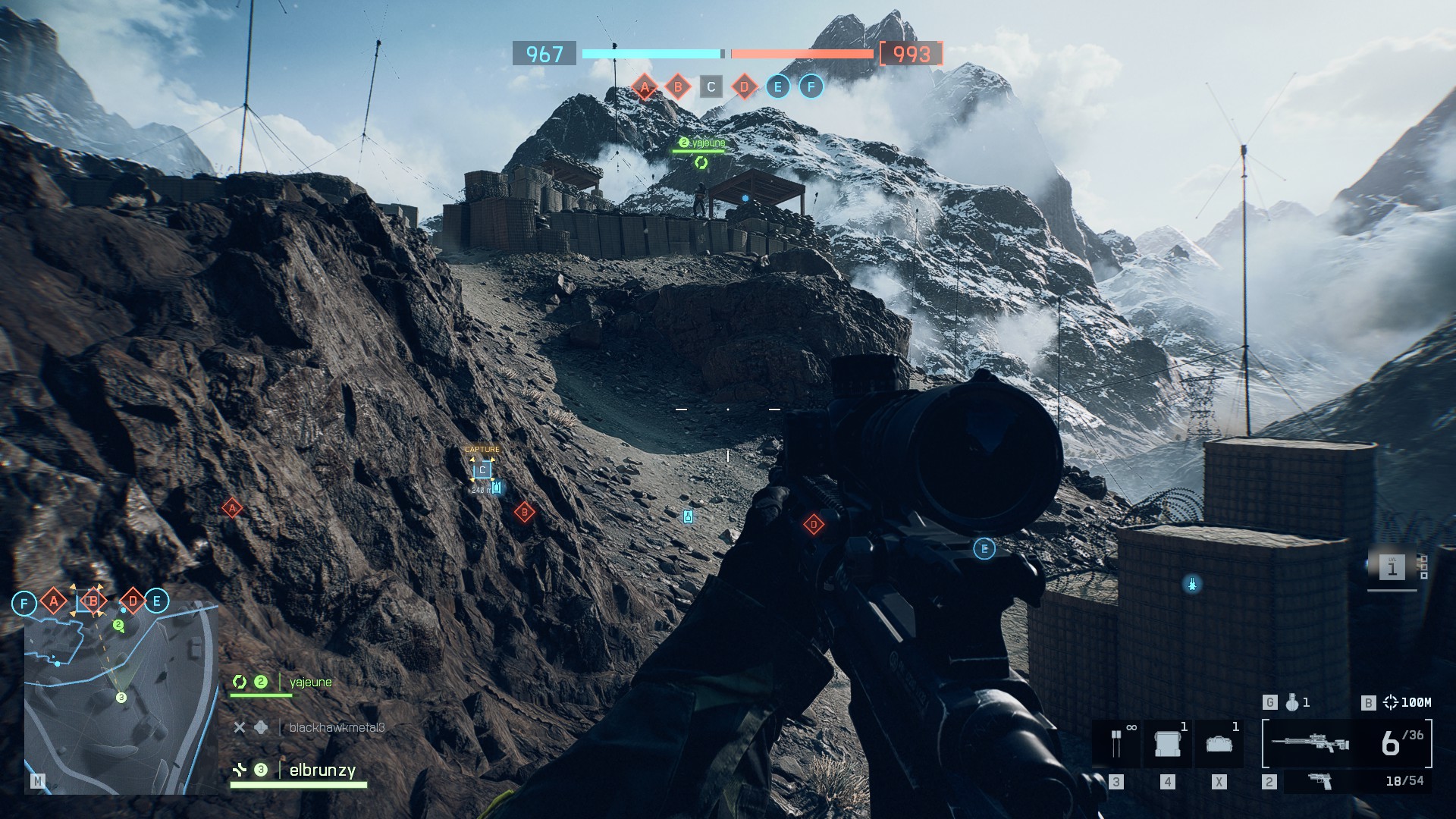Select downed squadmate blackhawkmetal3
This screenshot has width=1456, height=819.
tap(336, 728)
